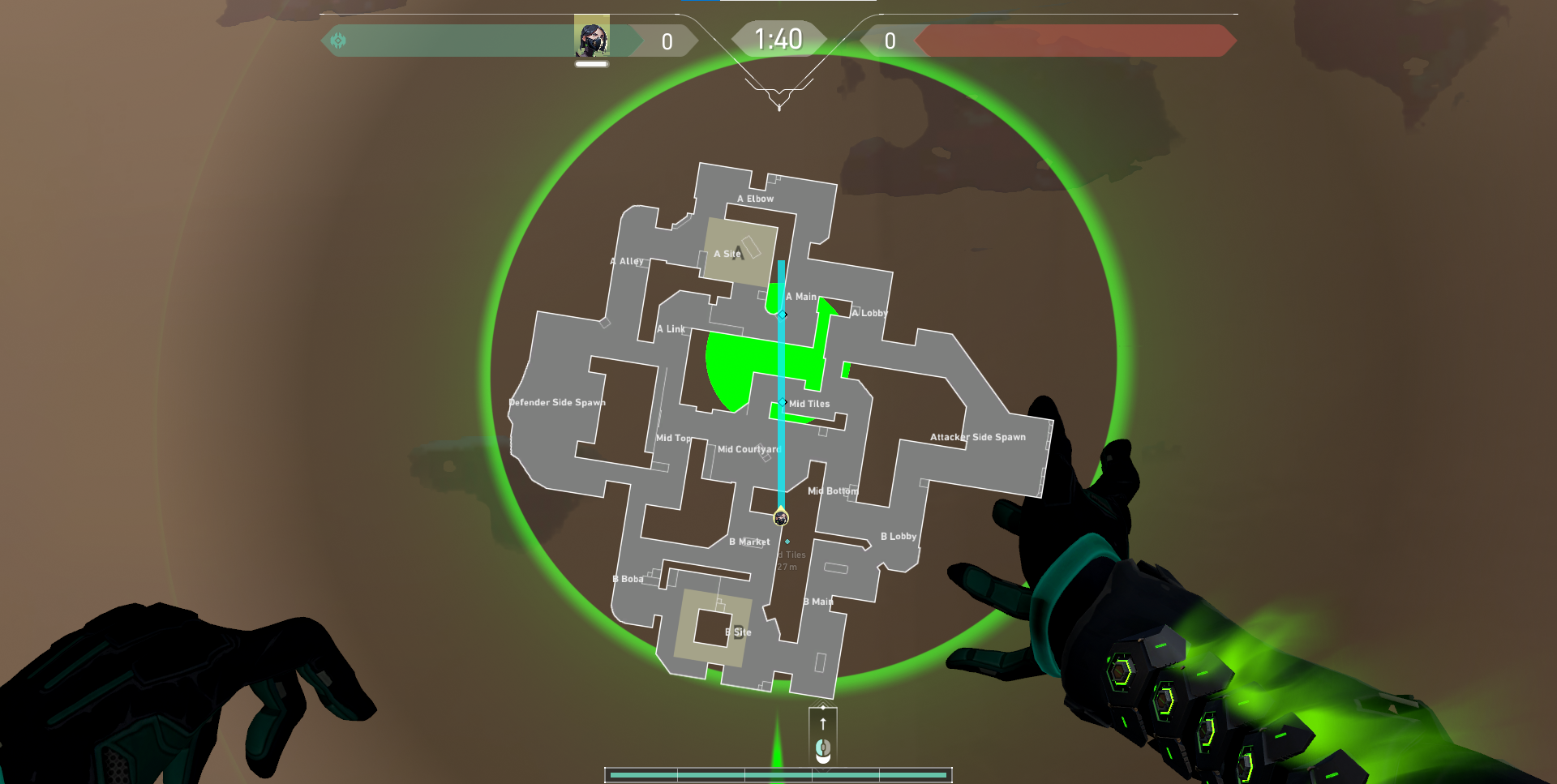Image resolution: width=1557 pixels, height=784 pixels.
Task: Select the A Lobby map label
Action: [x=869, y=311]
